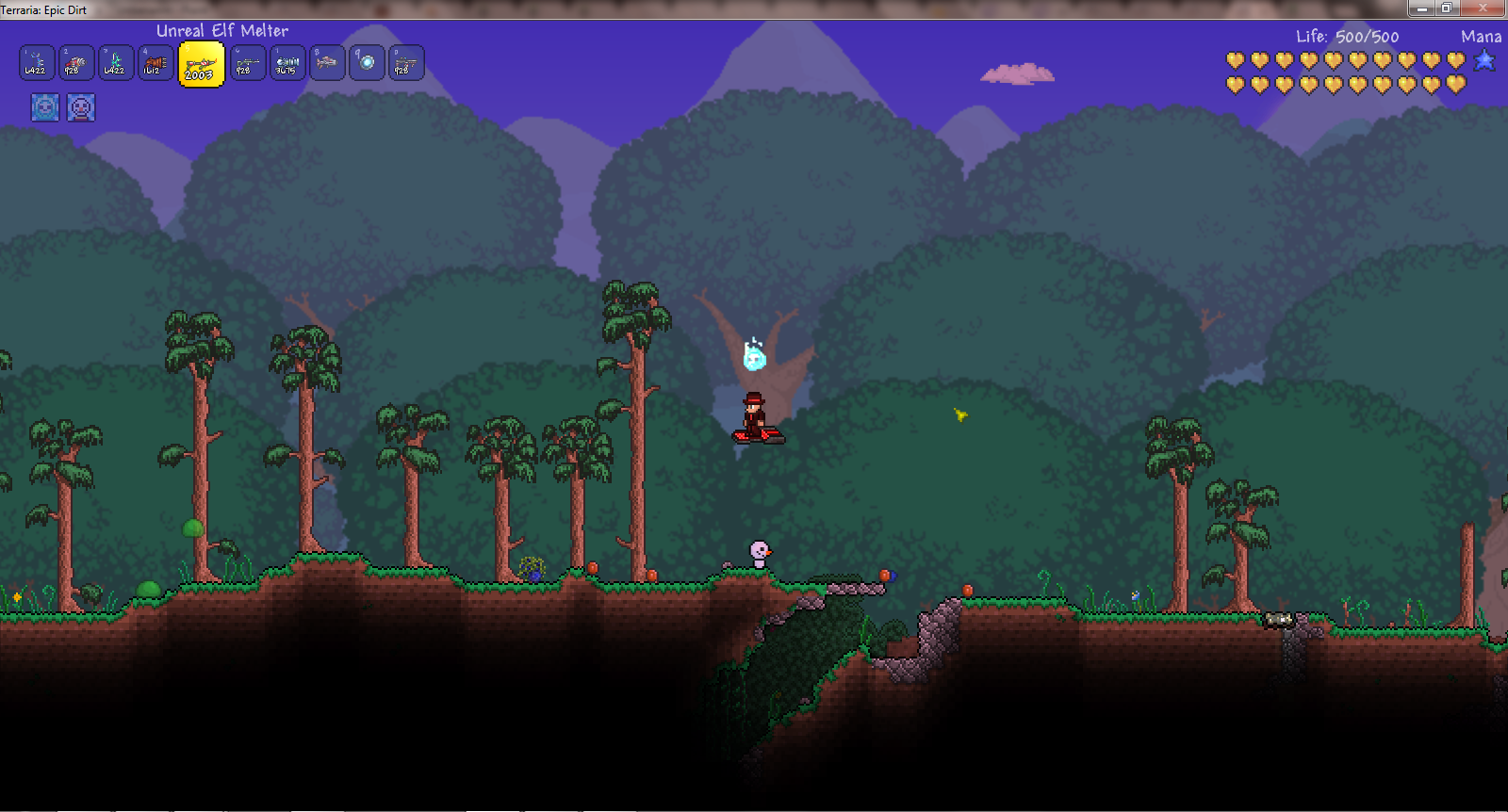This screenshot has height=812, width=1508.
Task: Equip the brown multi-barrel gun in slot 4
Action: pos(156,63)
